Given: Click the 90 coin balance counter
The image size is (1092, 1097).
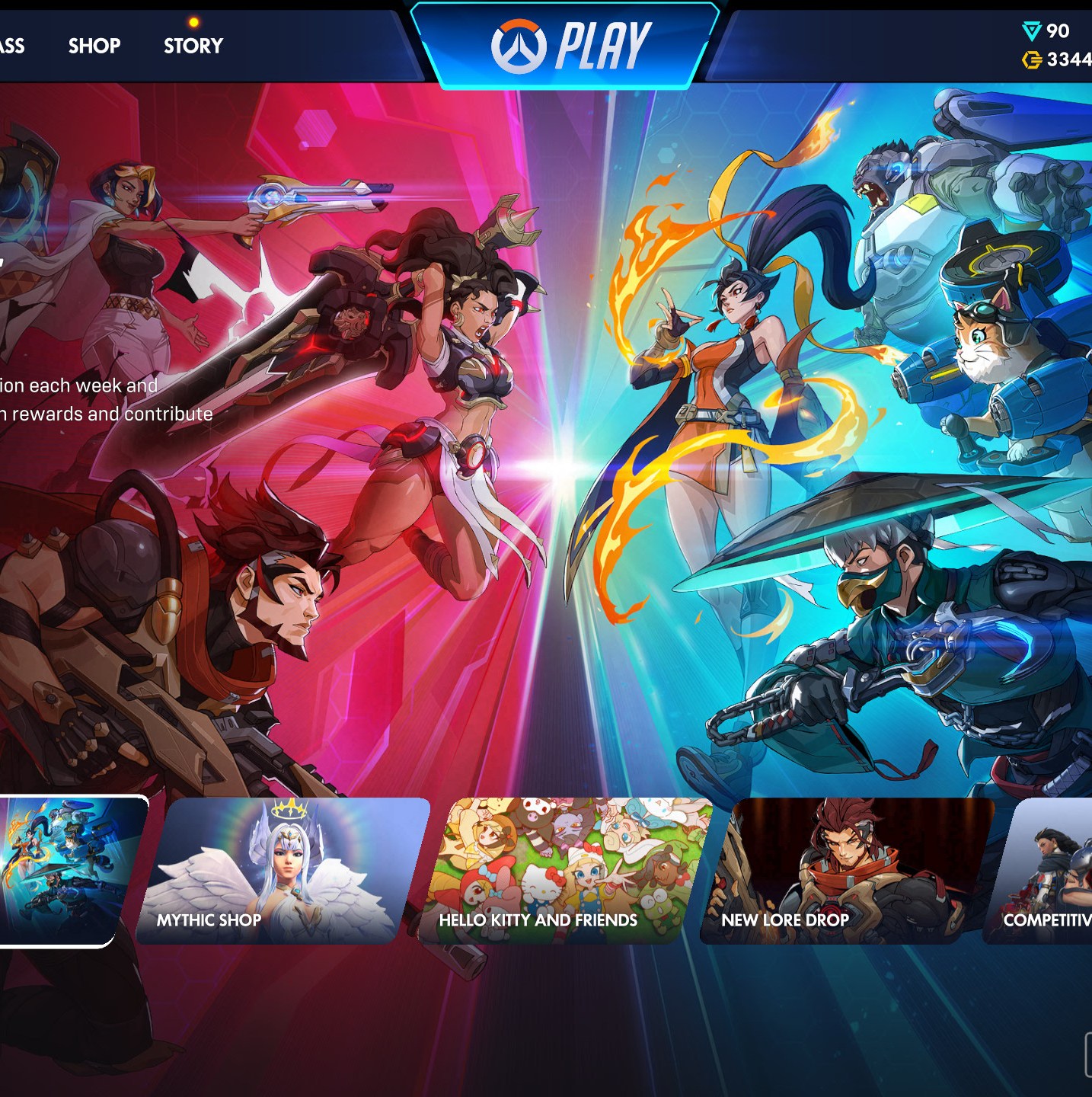Looking at the screenshot, I should (x=1060, y=30).
